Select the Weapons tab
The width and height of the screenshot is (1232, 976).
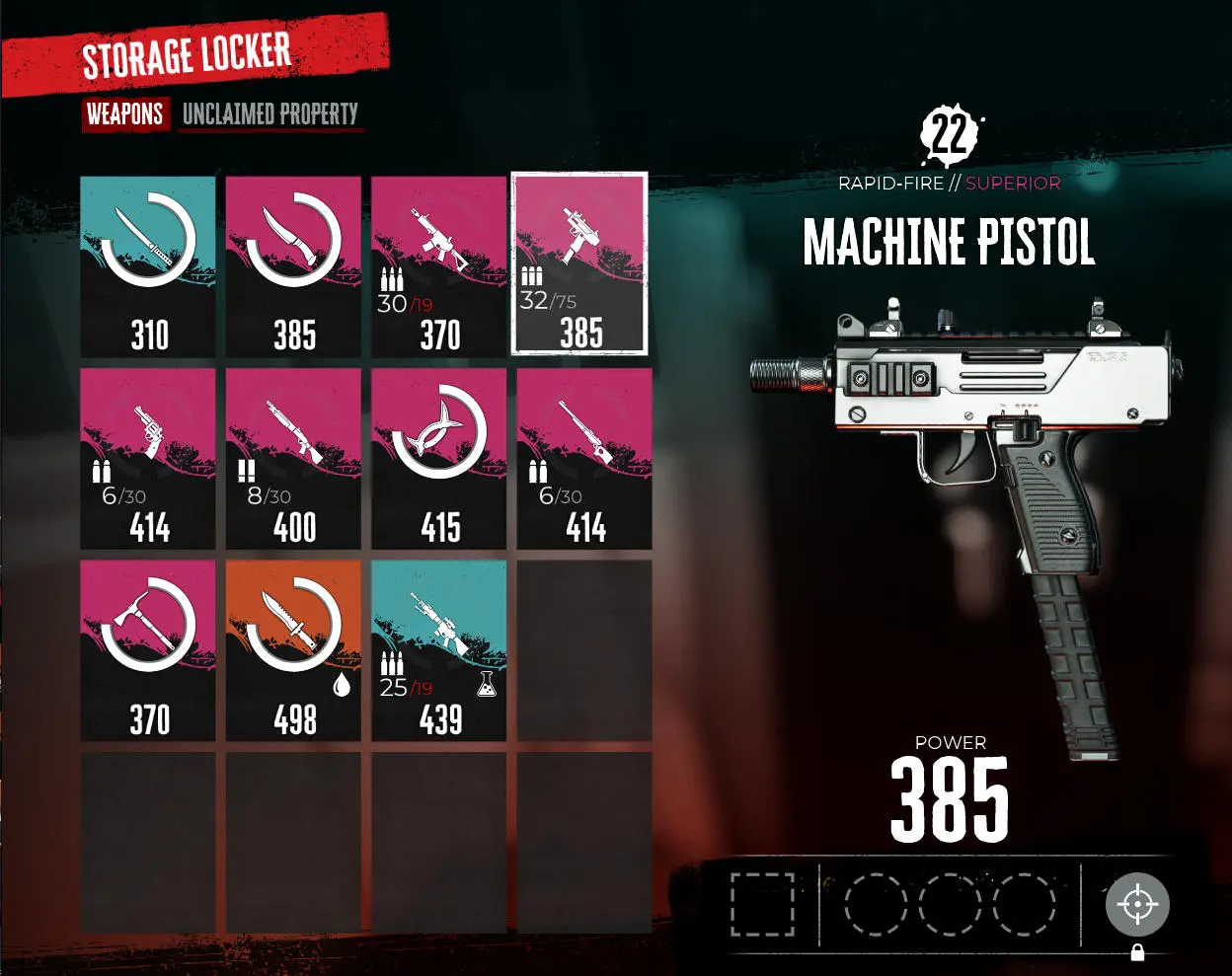[x=124, y=114]
